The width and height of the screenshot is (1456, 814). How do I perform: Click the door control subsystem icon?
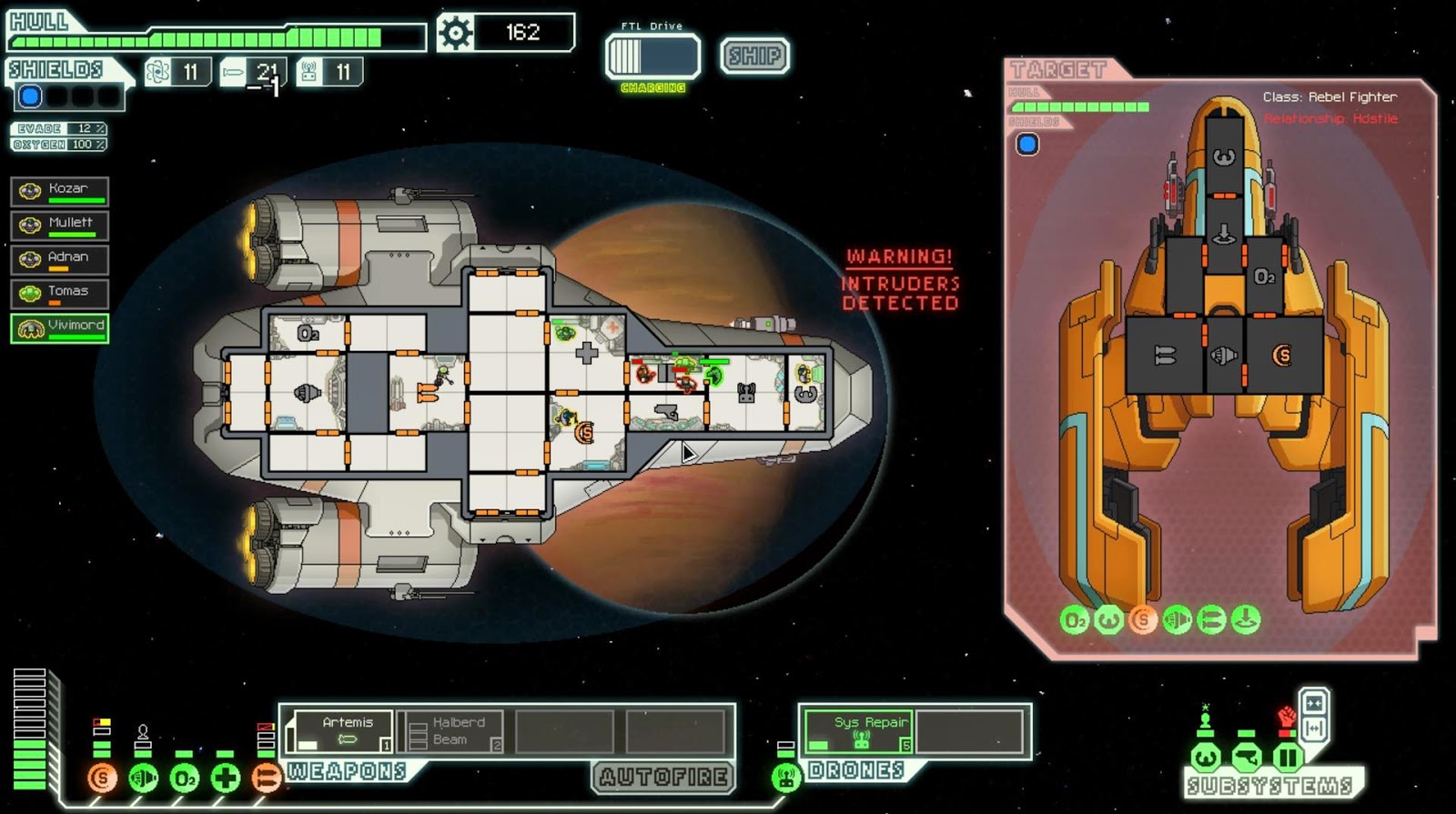click(x=1289, y=757)
